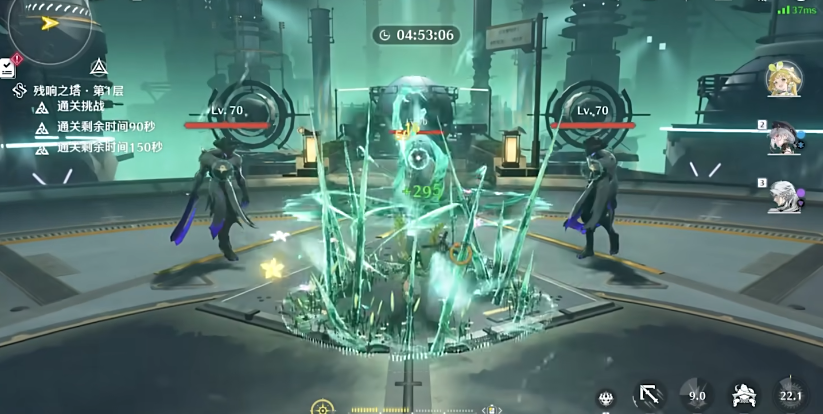The image size is (823, 414).
Task: Use the skill with 9.0 cooldown
Action: coord(696,396)
